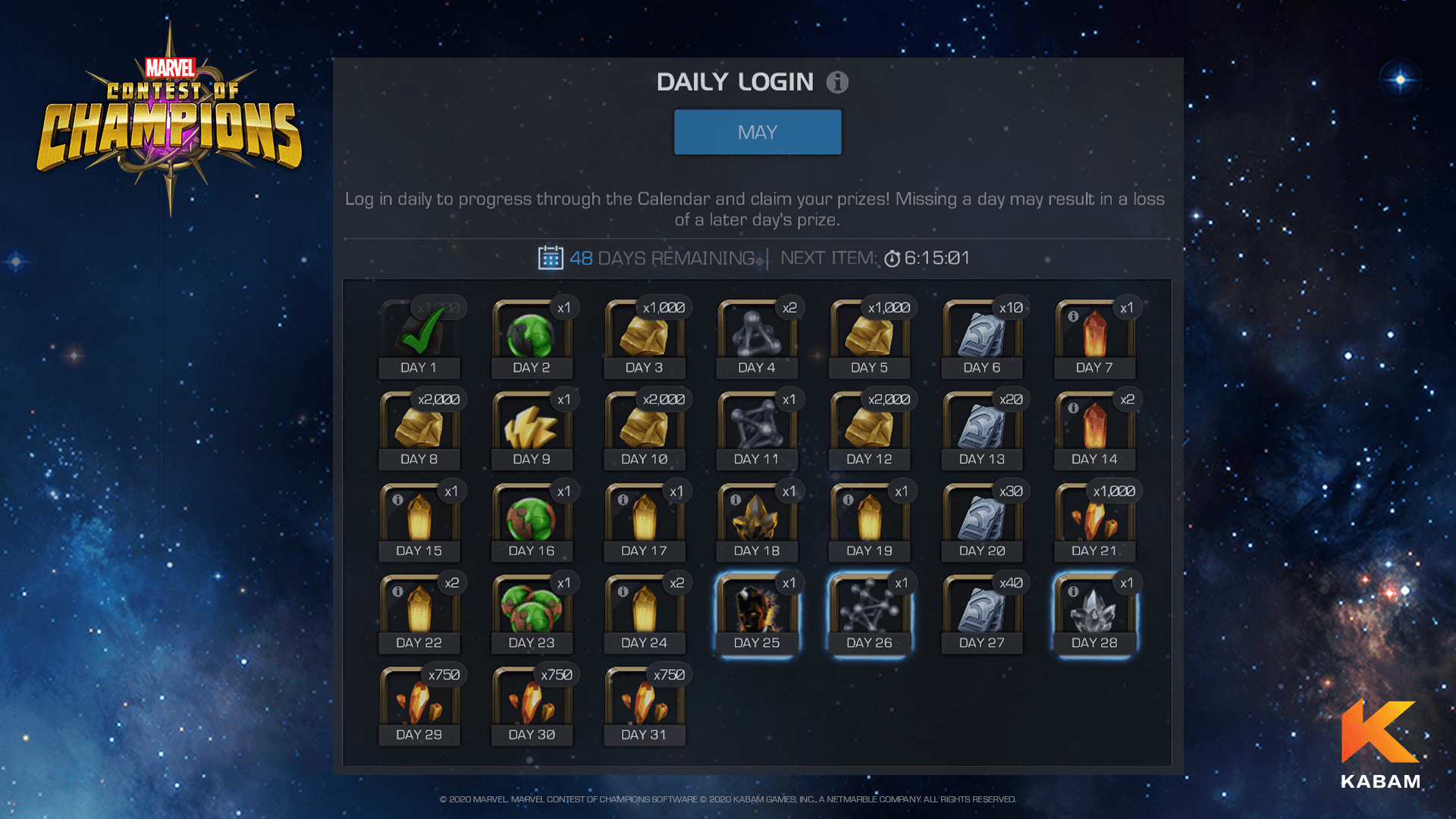The image size is (1456, 819).
Task: Click the calendar icon beside 48 DAYS REMAINING
Action: click(x=552, y=258)
